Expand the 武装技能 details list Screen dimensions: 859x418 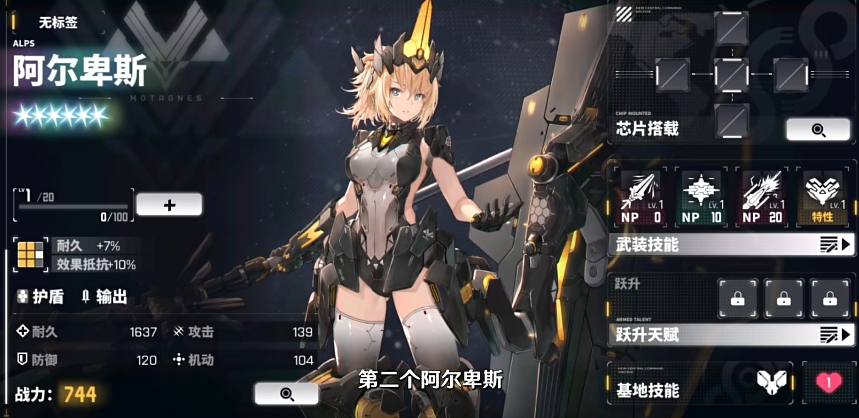click(x=835, y=244)
